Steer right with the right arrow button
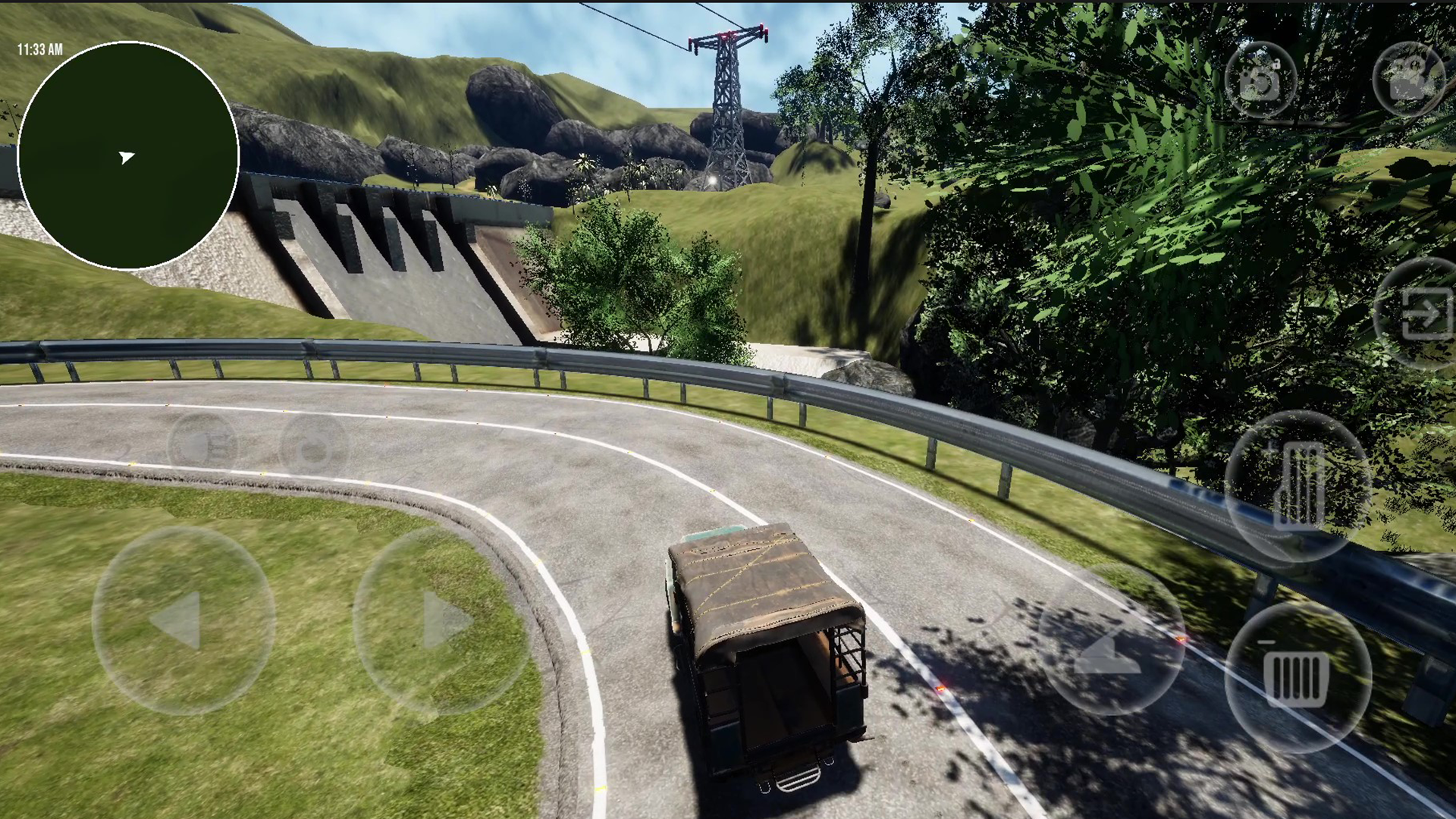Image resolution: width=1456 pixels, height=819 pixels. coord(442,620)
